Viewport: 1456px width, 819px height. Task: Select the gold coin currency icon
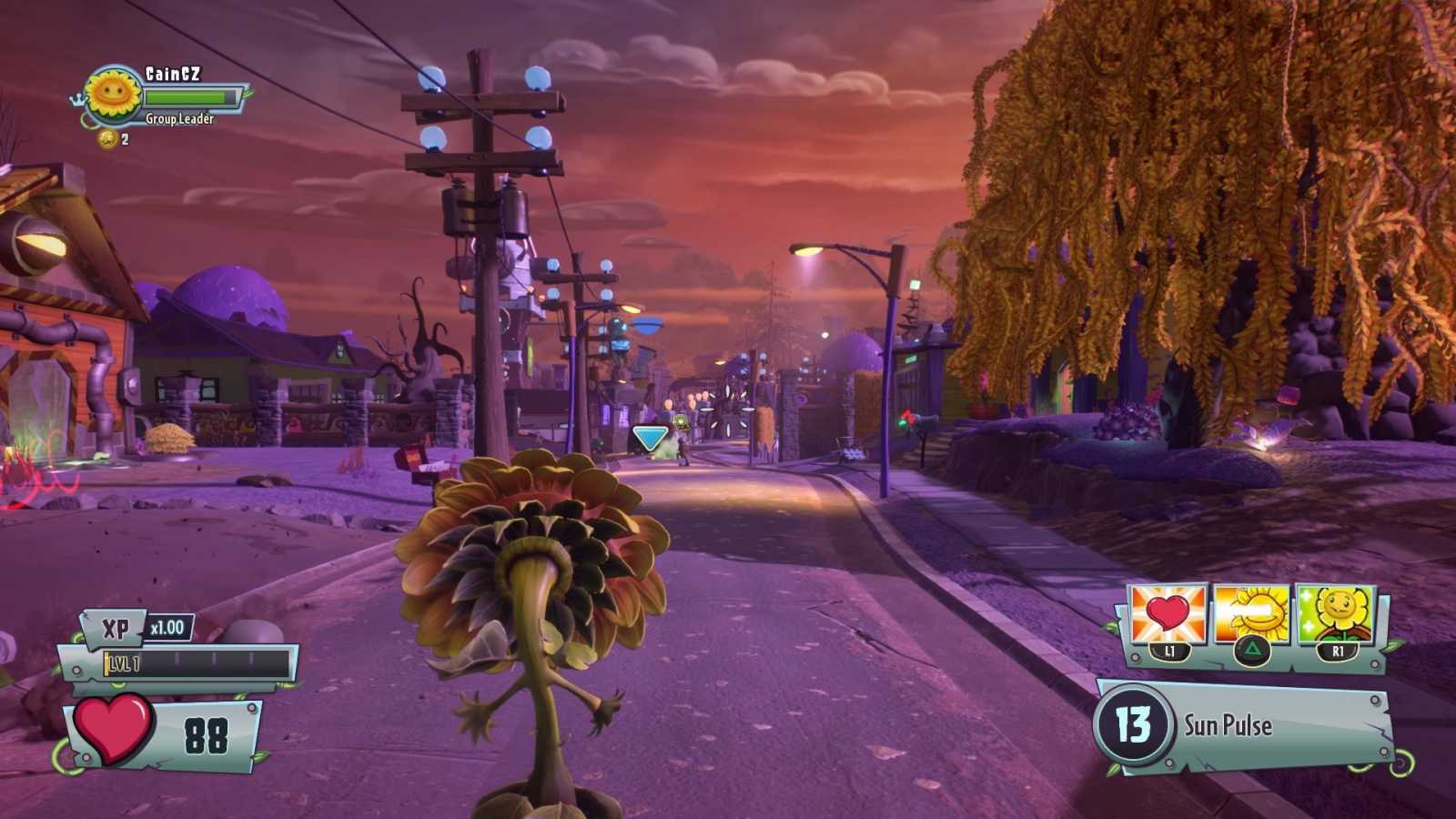pos(108,140)
